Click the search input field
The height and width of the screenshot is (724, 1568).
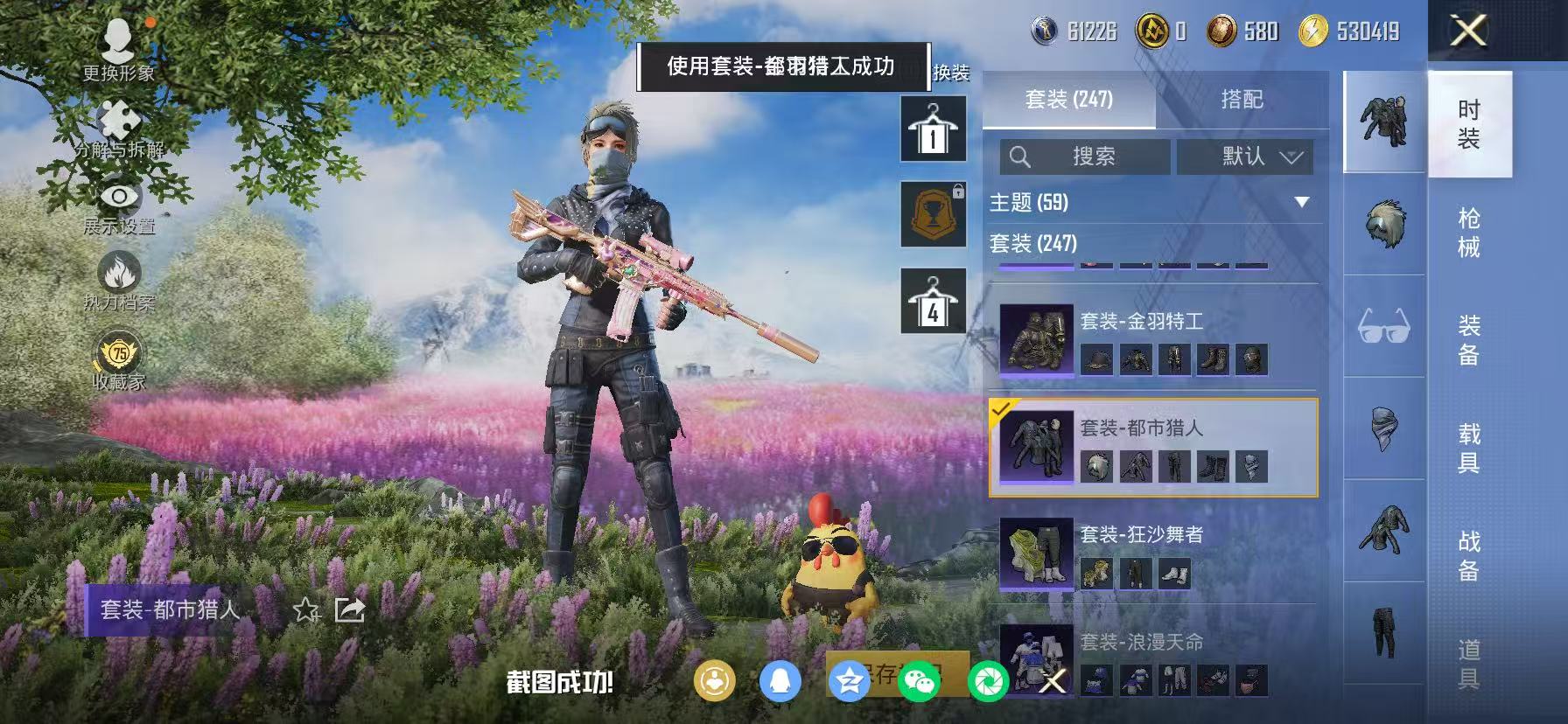[1085, 157]
